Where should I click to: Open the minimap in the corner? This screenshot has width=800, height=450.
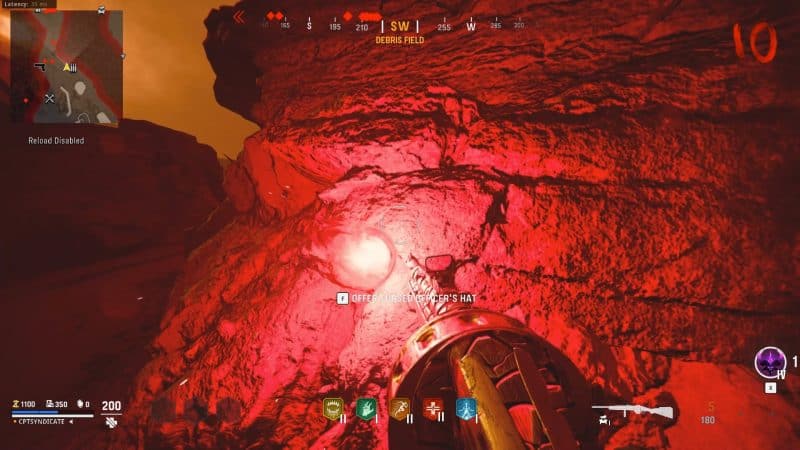tap(66, 68)
